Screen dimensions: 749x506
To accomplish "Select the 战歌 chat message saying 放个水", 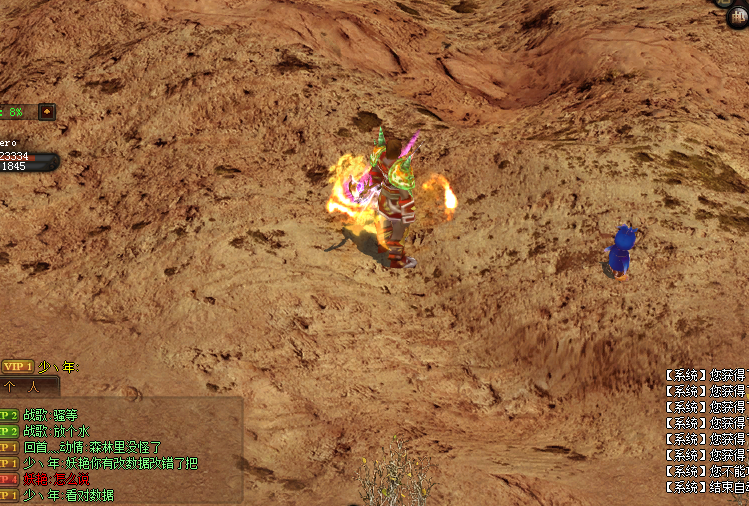I will click(57, 431).
